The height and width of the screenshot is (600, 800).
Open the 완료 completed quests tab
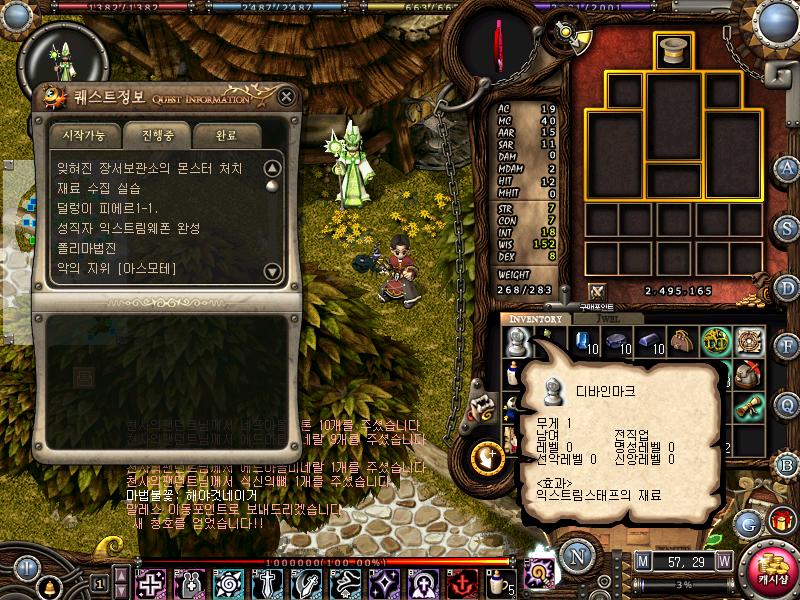[x=227, y=134]
